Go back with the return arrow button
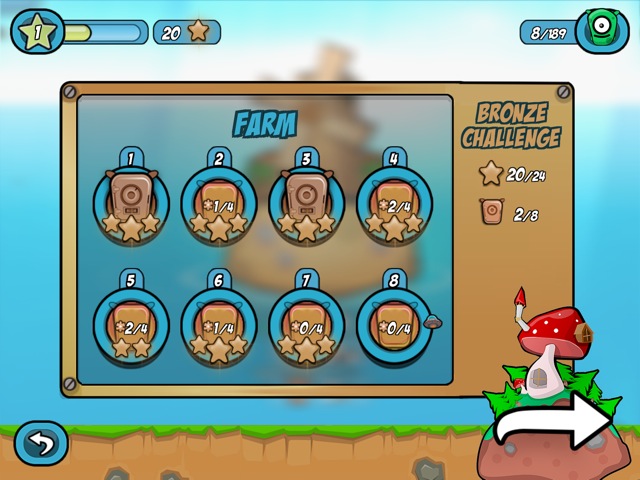This screenshot has height=480, width=640. coord(41,443)
